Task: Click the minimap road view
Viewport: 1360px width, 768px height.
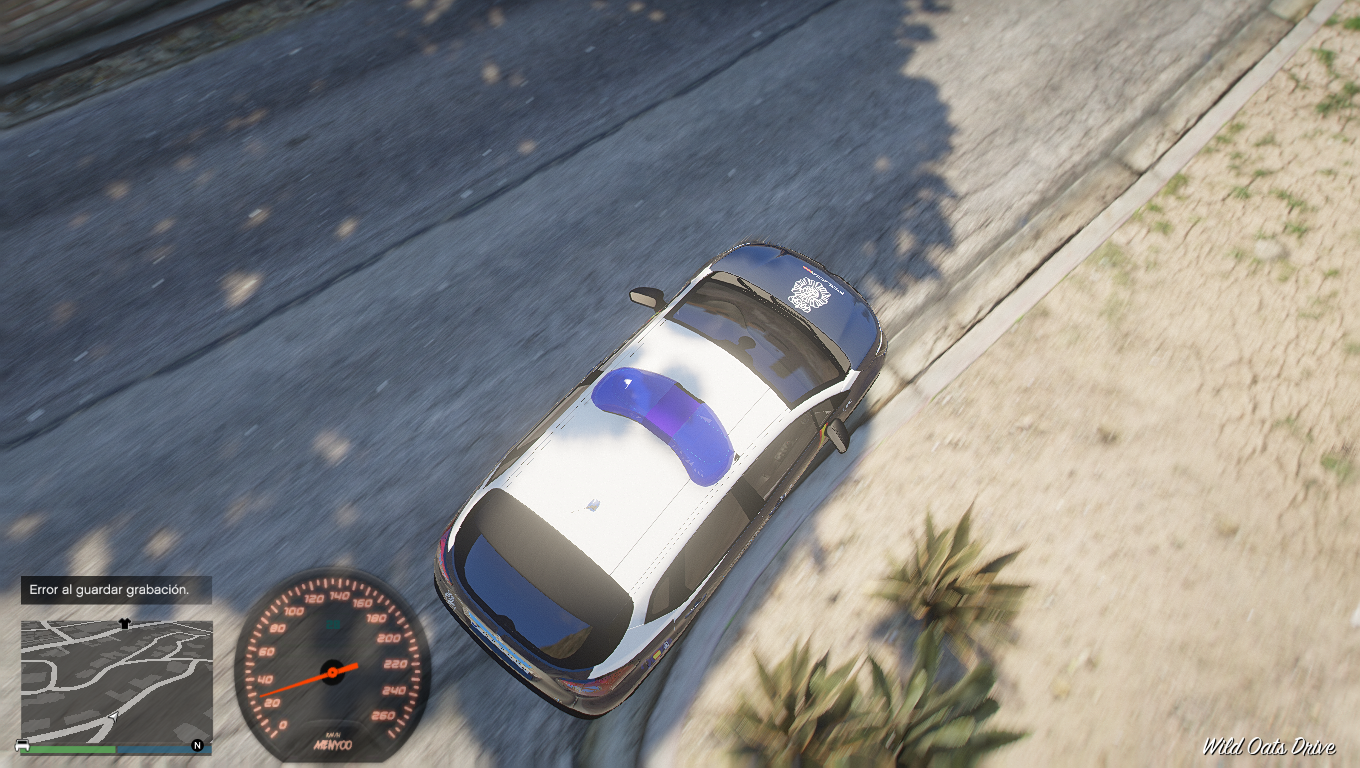Action: [116, 680]
